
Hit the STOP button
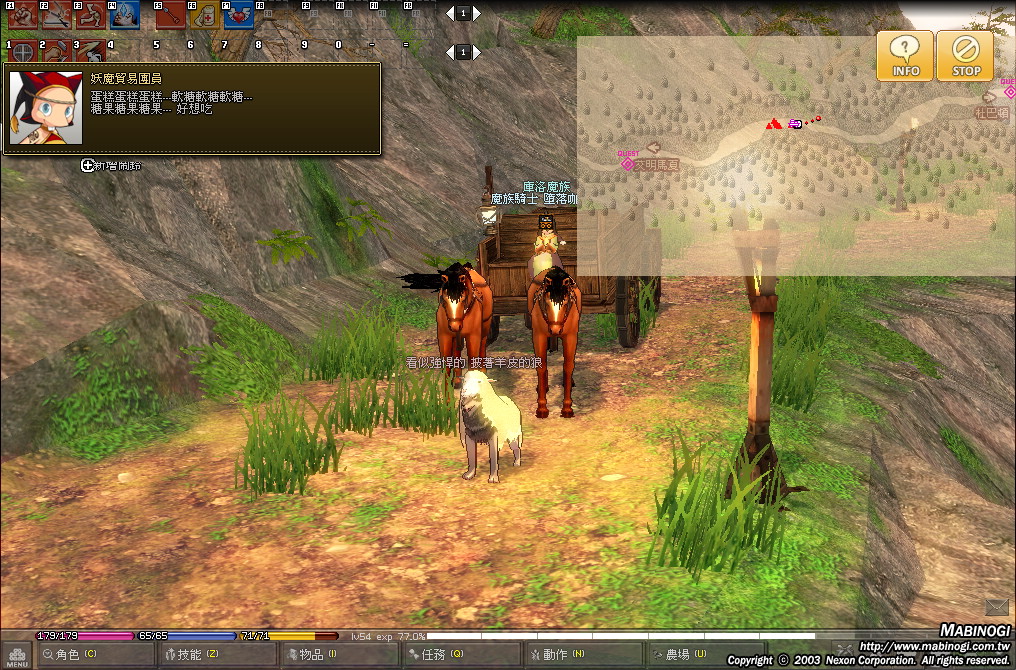click(965, 55)
